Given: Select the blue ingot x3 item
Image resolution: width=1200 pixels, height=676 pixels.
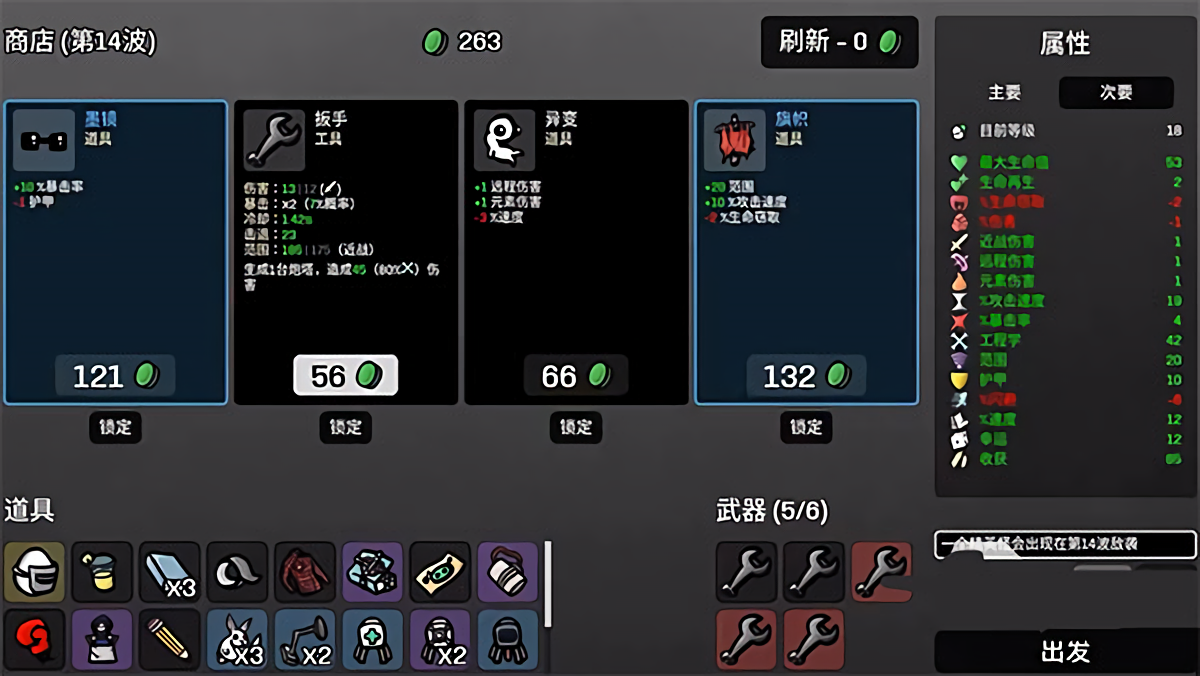Looking at the screenshot, I should (x=169, y=572).
